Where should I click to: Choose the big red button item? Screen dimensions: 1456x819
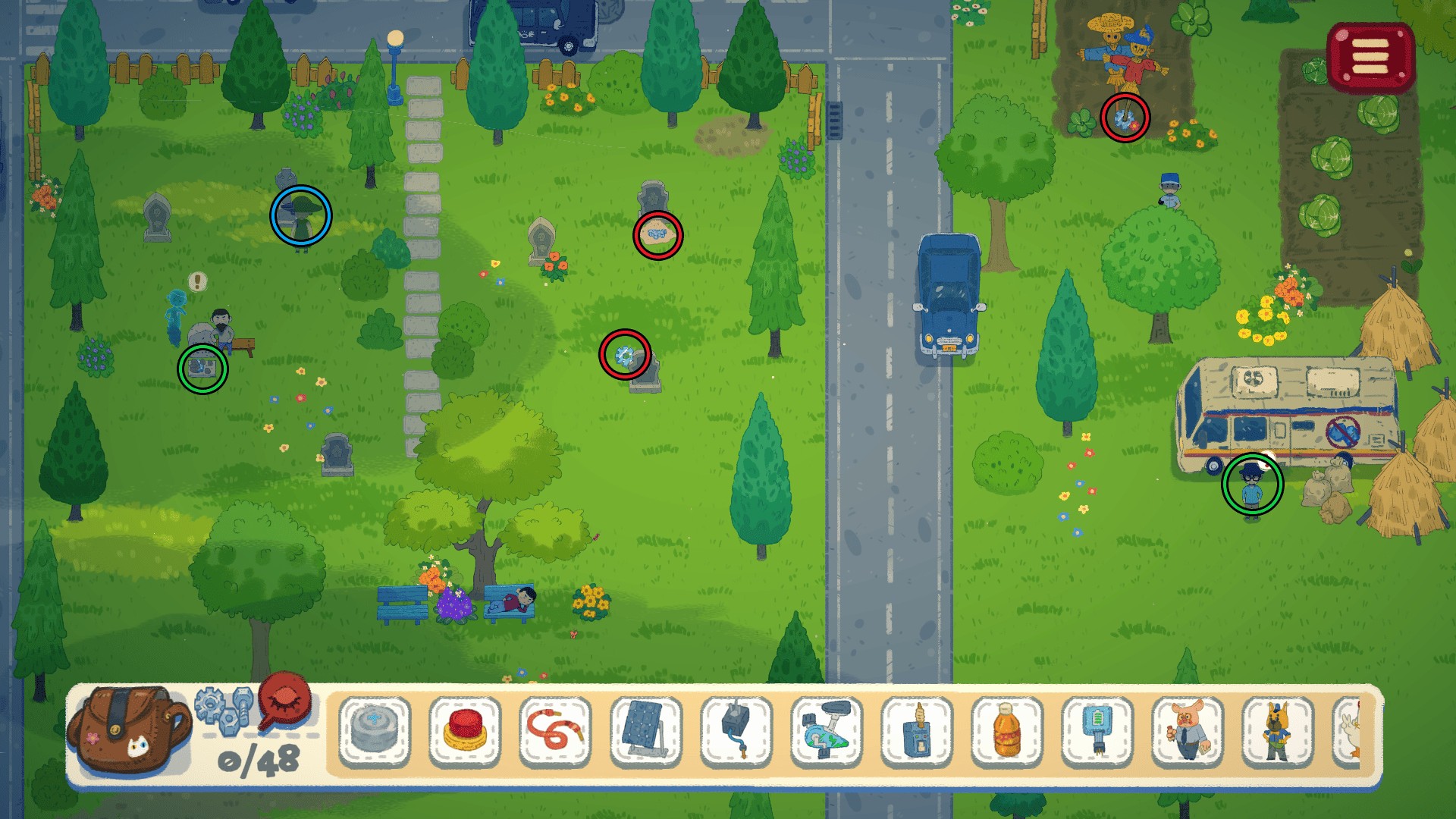tap(465, 731)
